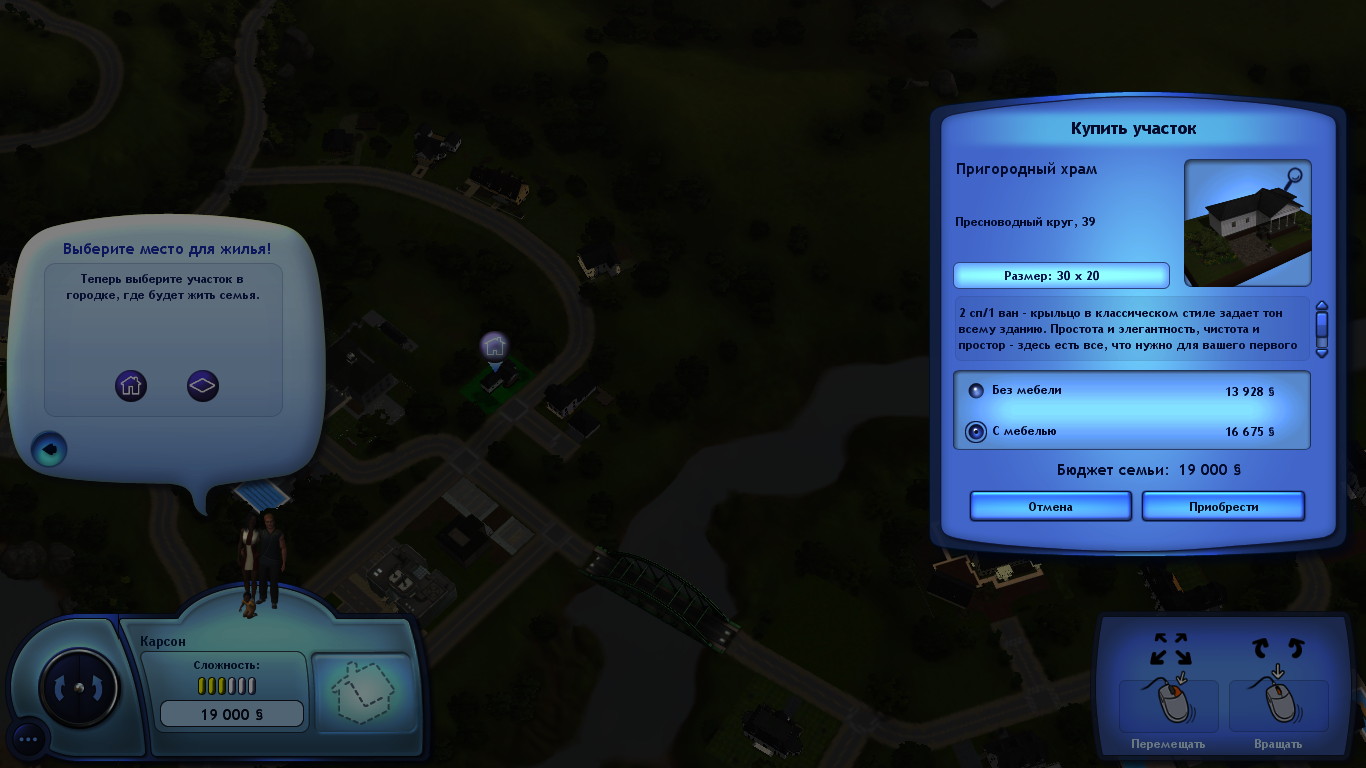Click the house icon in the tutorial bubble

[x=131, y=385]
